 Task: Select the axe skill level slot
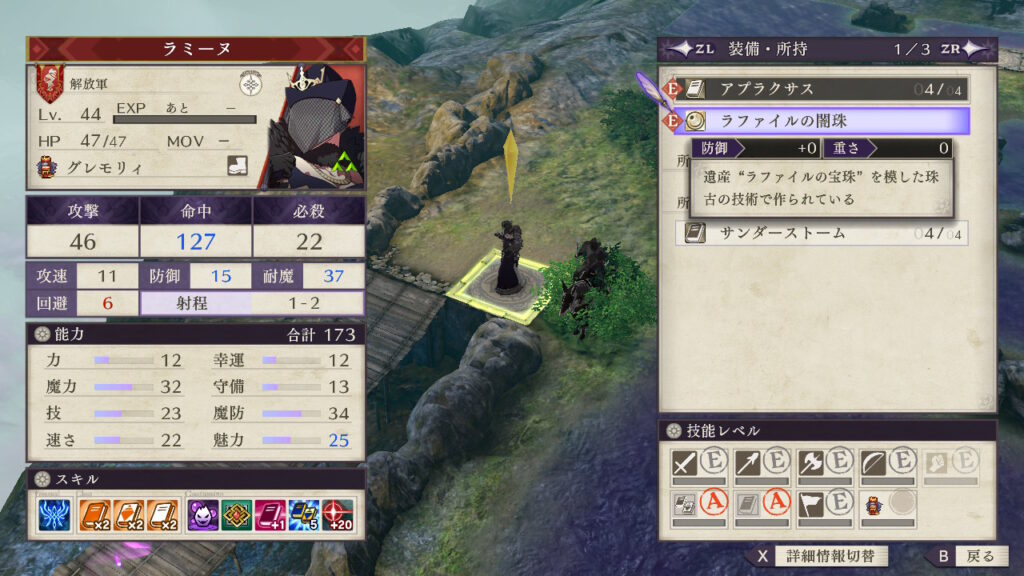pyautogui.click(x=823, y=463)
